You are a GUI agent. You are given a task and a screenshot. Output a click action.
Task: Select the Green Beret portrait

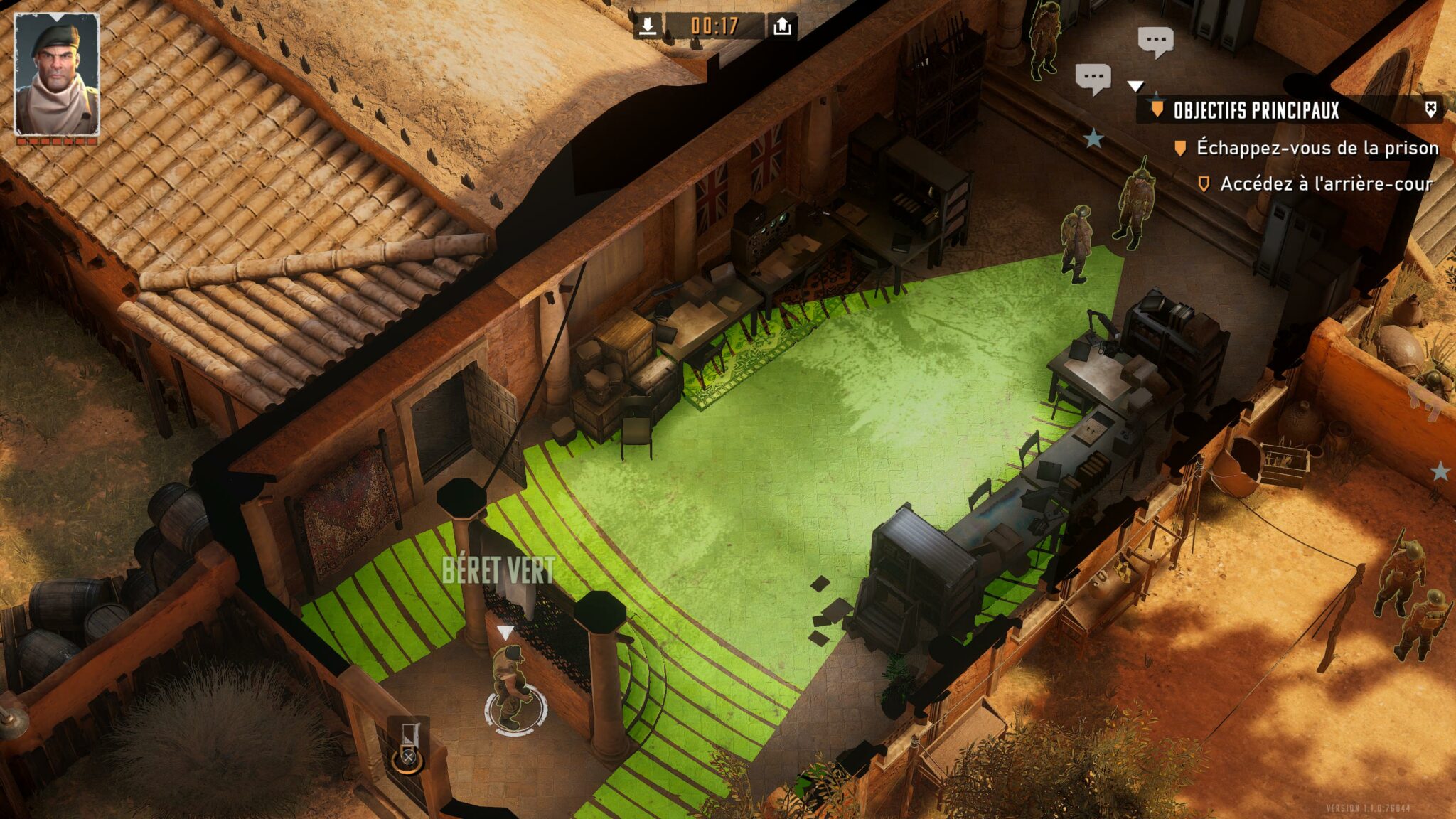(x=57, y=75)
